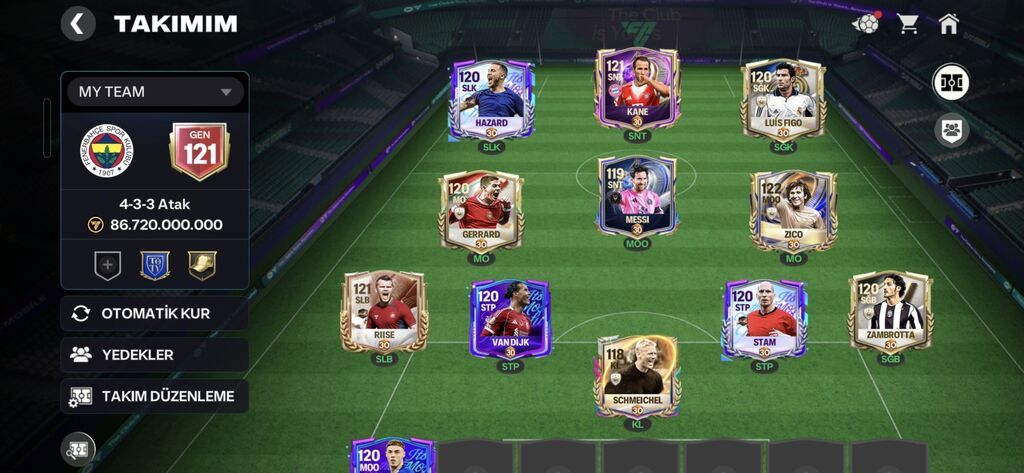Pick the Messi player card
Viewport: 1024px width, 473px height.
click(x=637, y=197)
